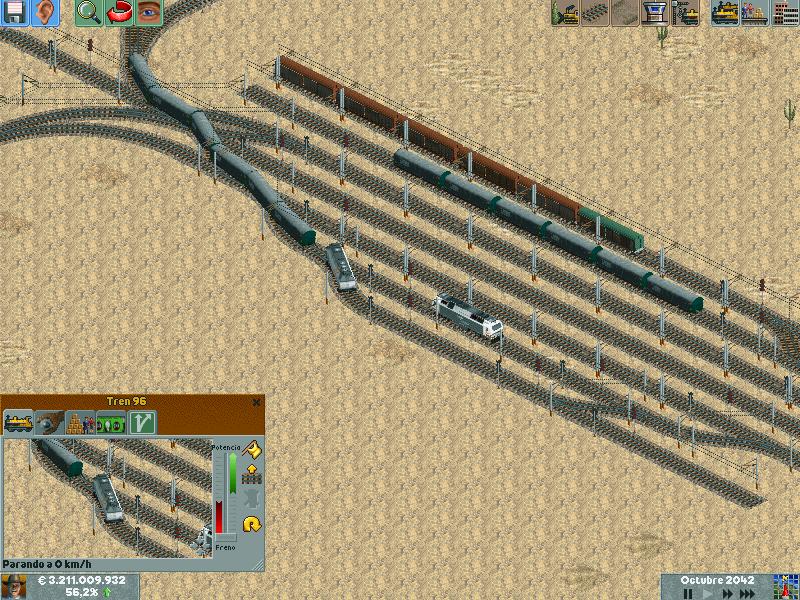Open the ear audio options menu
800x600 pixels.
pyautogui.click(x=45, y=13)
